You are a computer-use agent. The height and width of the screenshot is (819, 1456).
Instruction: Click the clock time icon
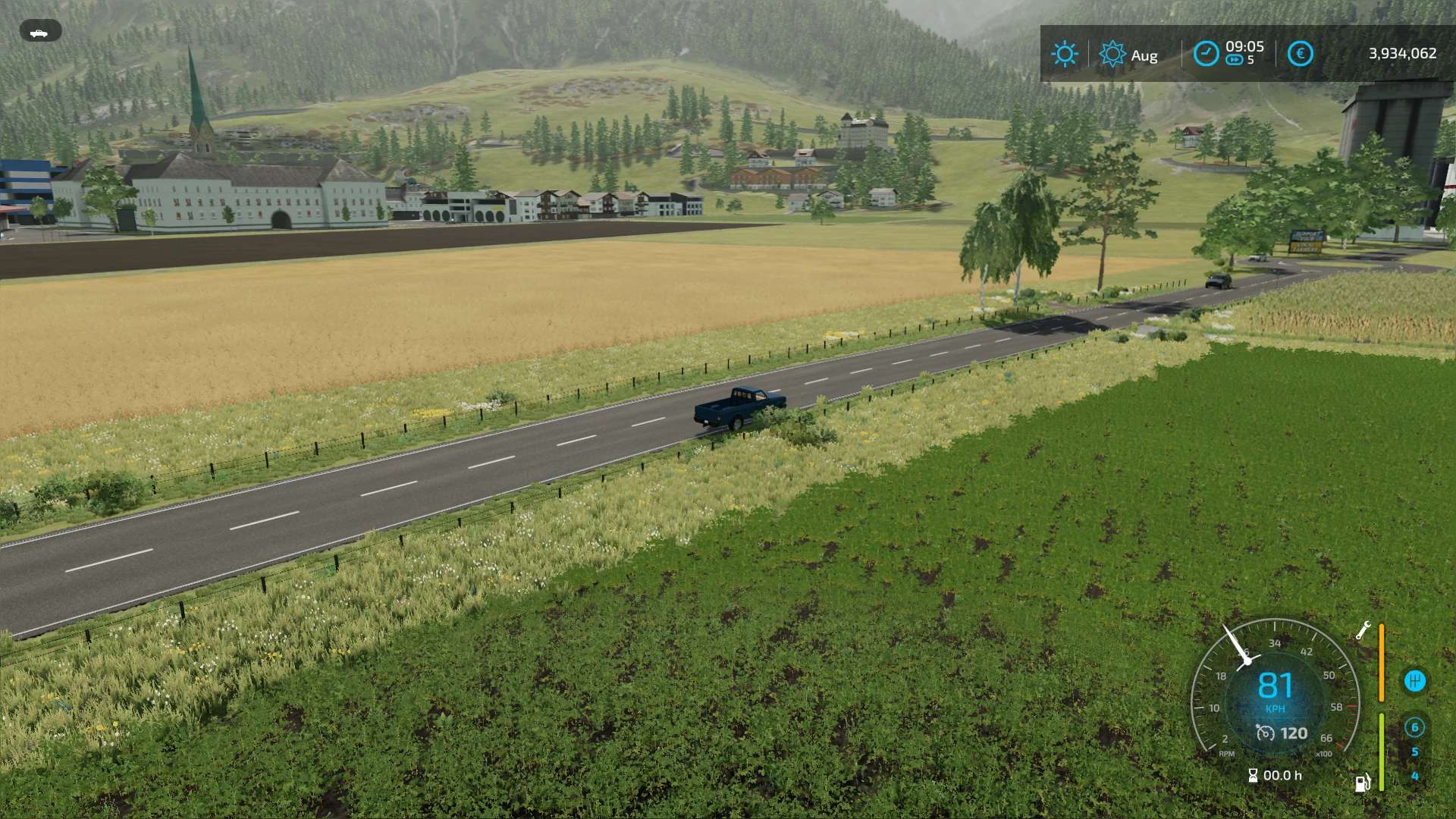tap(1206, 54)
